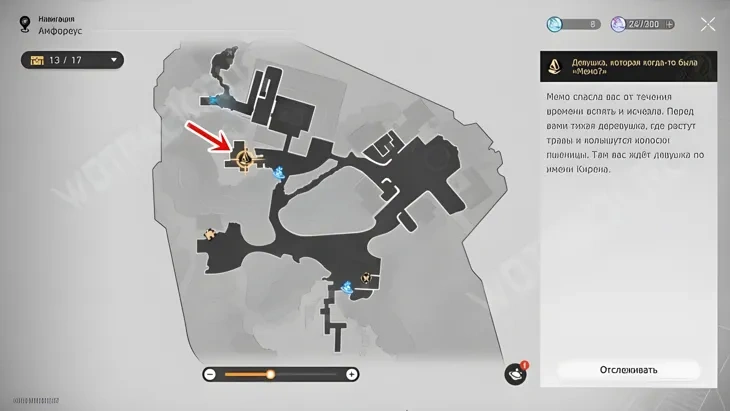The image size is (730, 411).
Task: Select the golden quest marker by the red arrow
Action: pyautogui.click(x=245, y=157)
